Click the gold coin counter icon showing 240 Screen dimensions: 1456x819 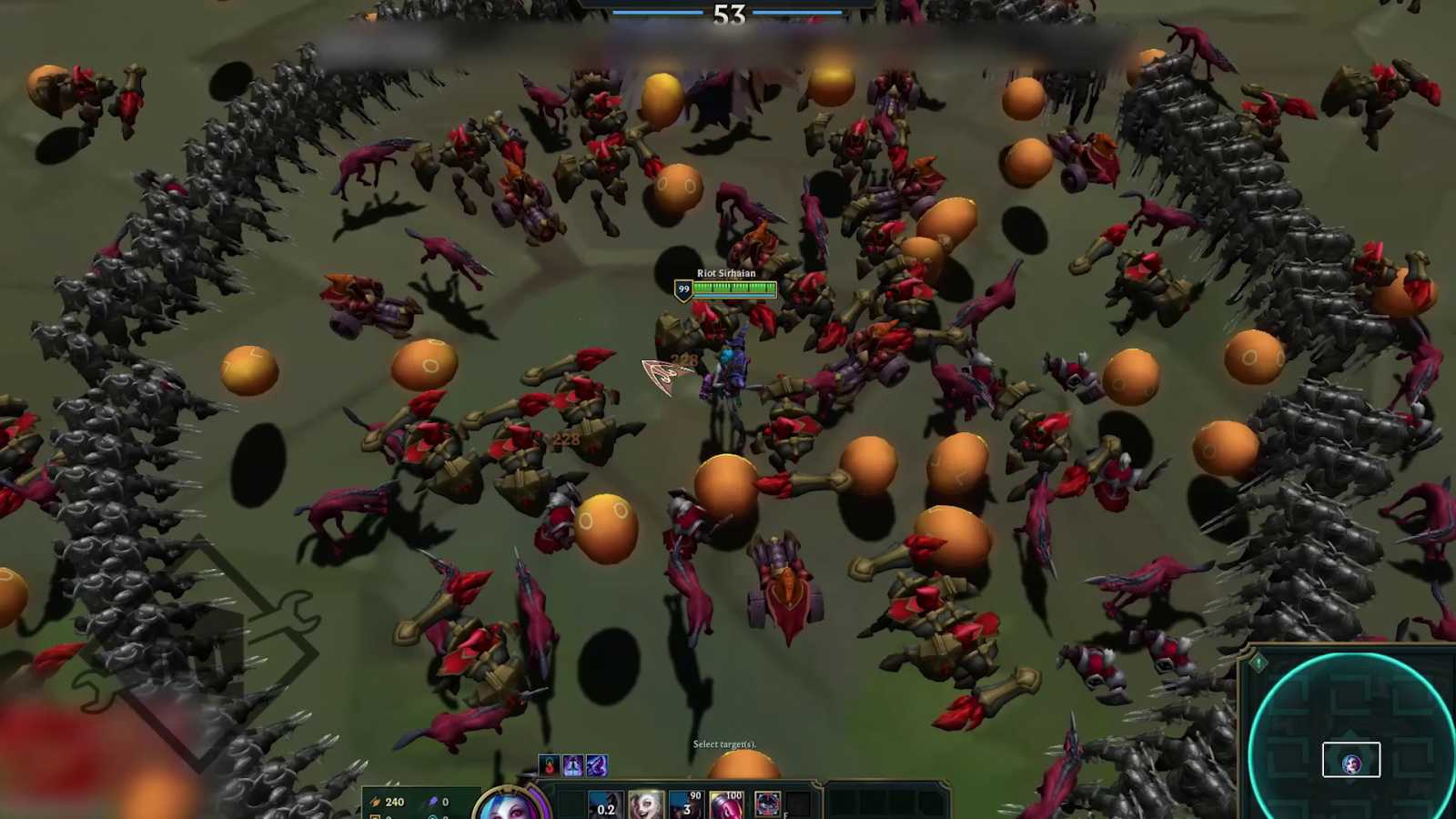click(375, 802)
